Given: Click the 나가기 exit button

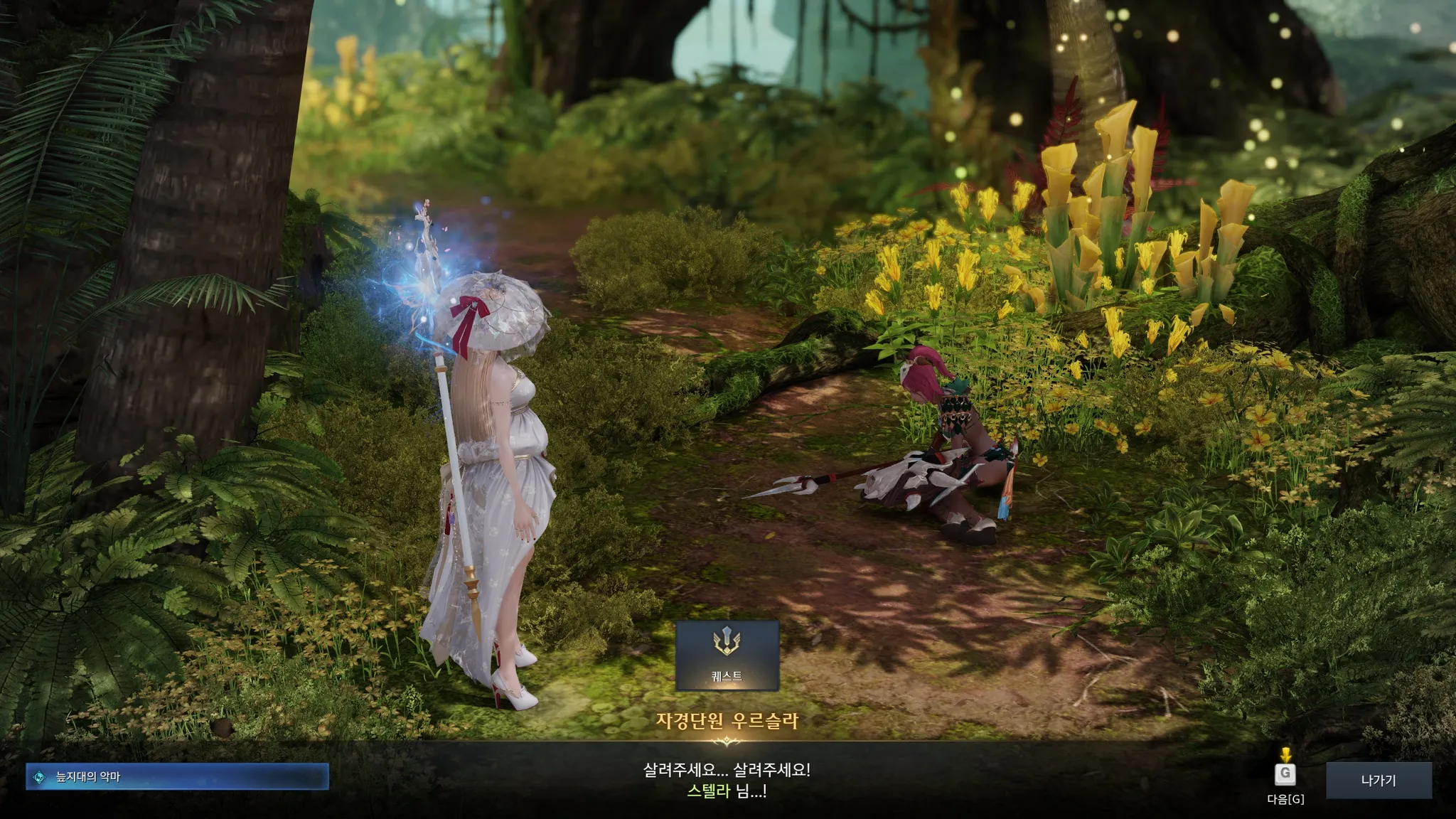Looking at the screenshot, I should (1379, 780).
